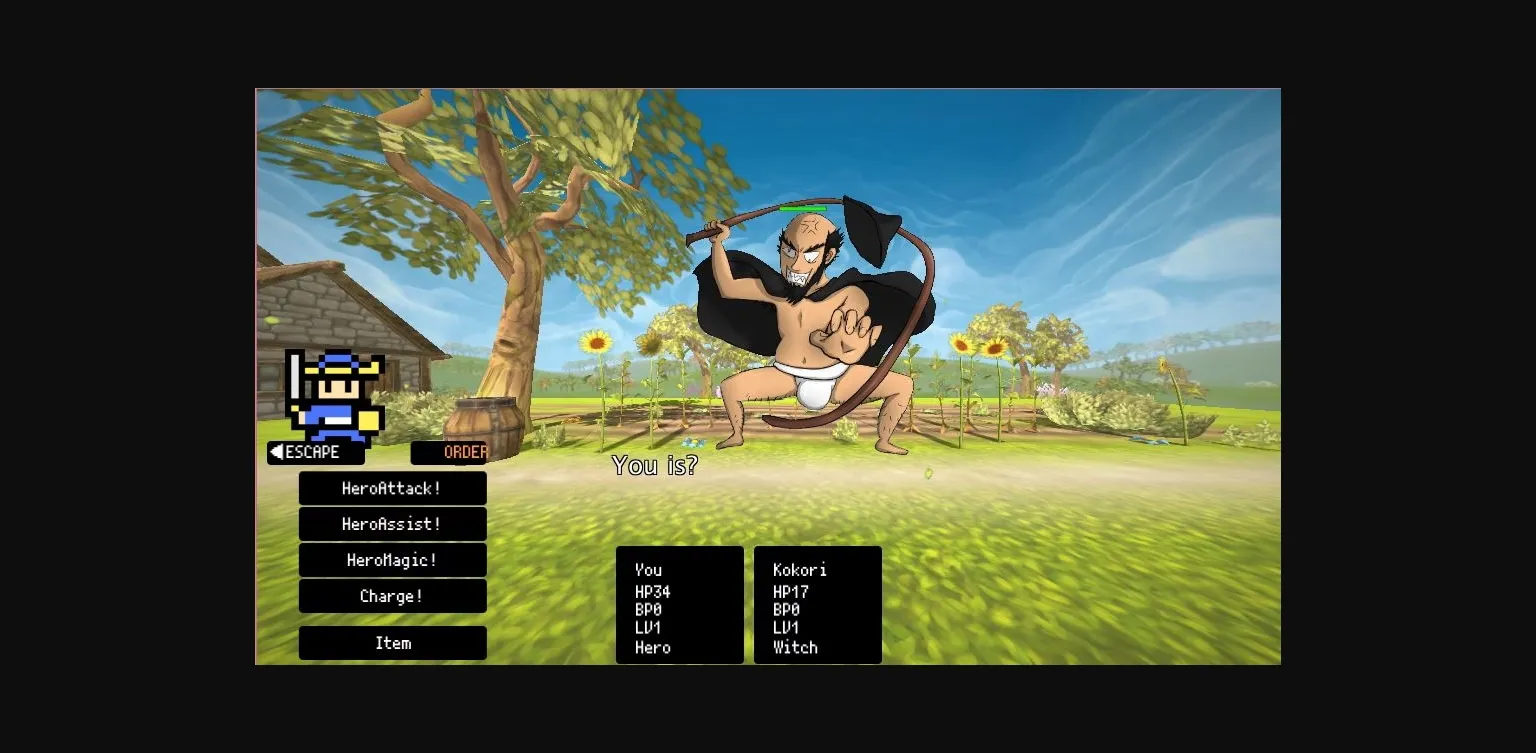
Task: Cast a spell with HeroMagic!
Action: [392, 560]
